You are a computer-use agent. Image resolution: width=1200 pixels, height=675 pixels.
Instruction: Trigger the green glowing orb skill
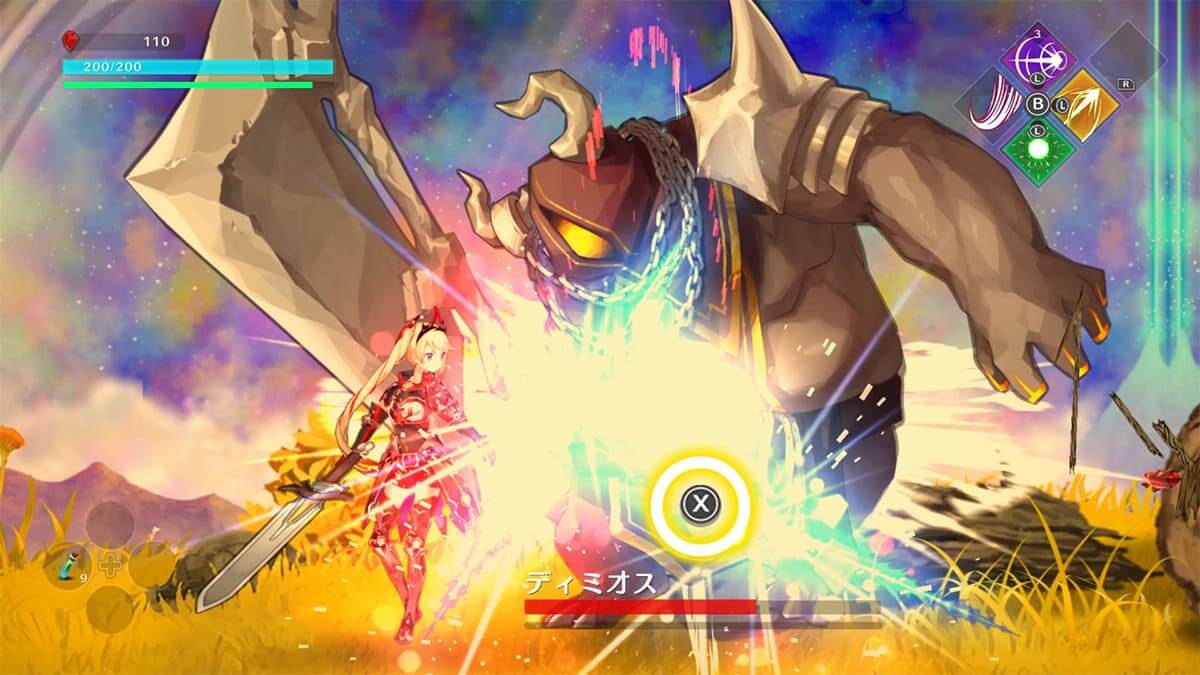(x=1038, y=148)
